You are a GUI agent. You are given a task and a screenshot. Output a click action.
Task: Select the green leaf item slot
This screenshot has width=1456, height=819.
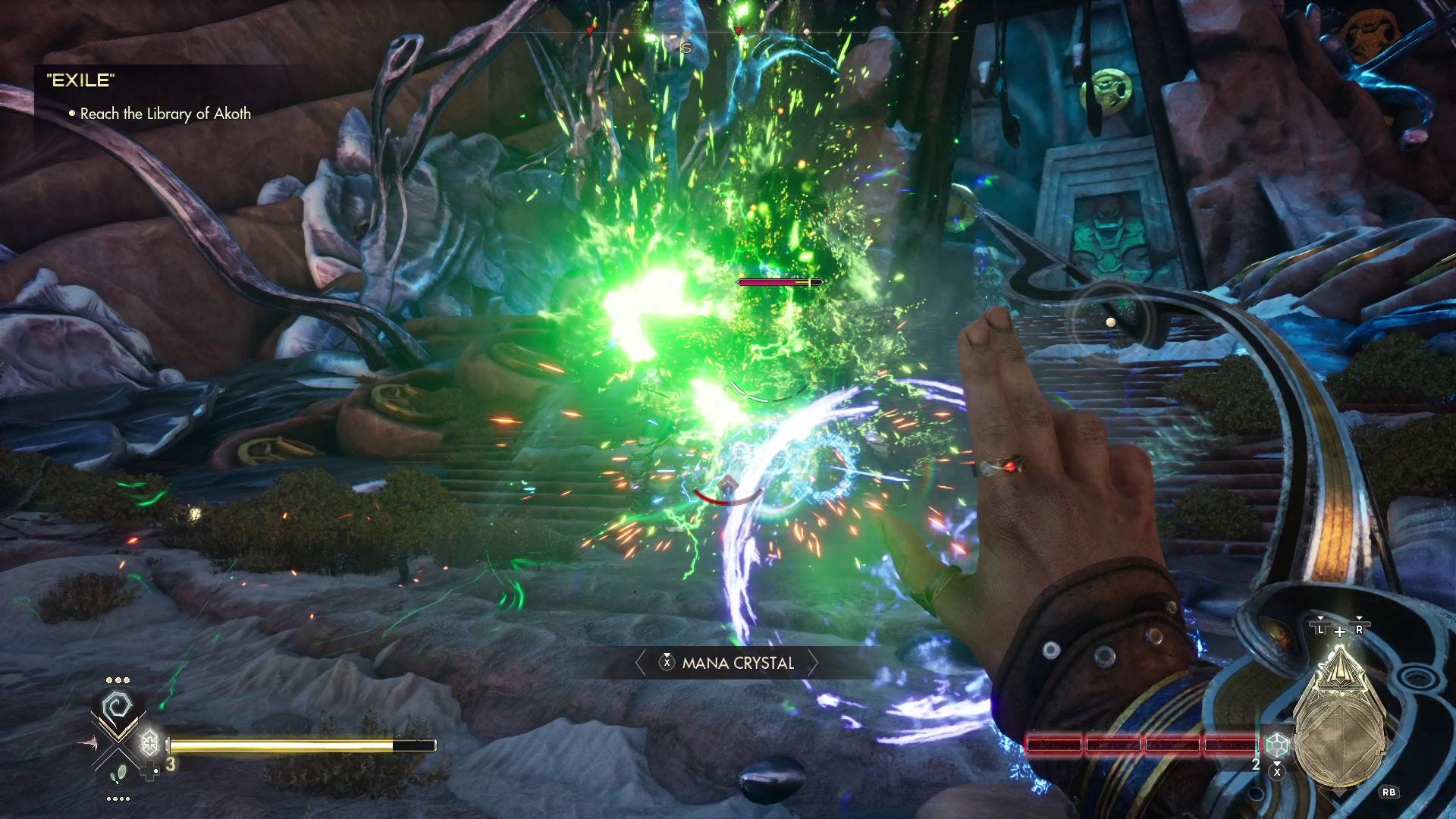(116, 775)
